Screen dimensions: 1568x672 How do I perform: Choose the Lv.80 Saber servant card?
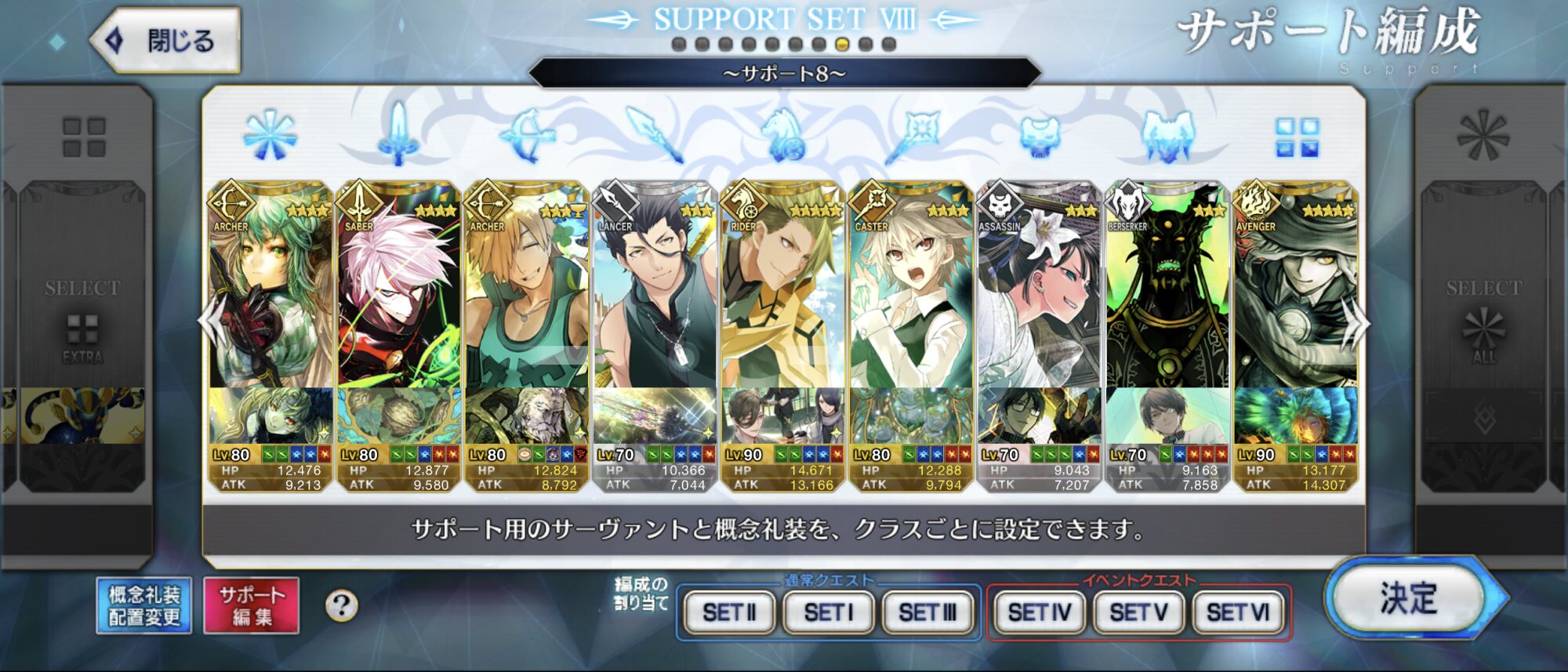[x=398, y=314]
